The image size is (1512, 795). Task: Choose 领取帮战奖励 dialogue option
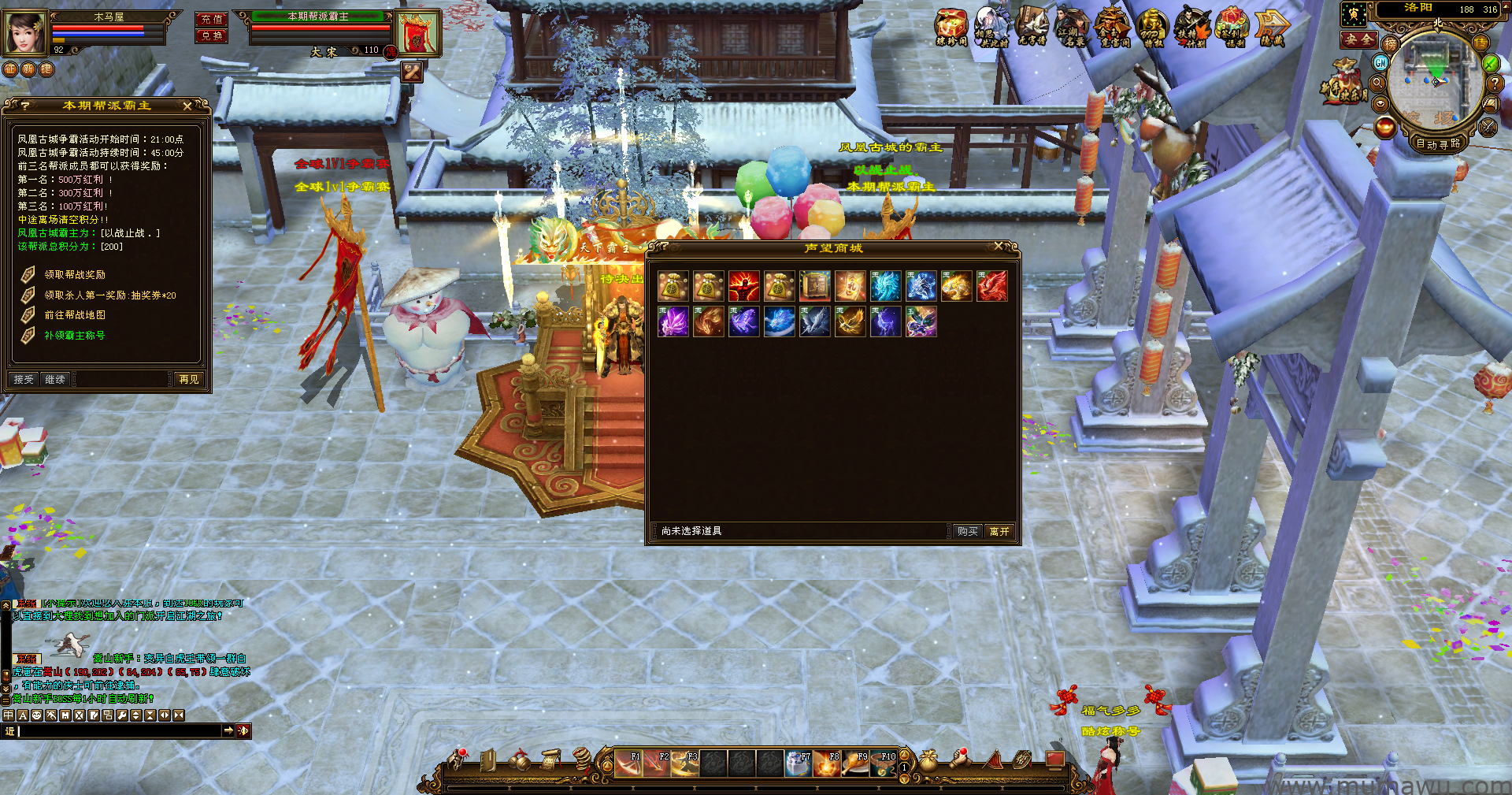point(75,275)
